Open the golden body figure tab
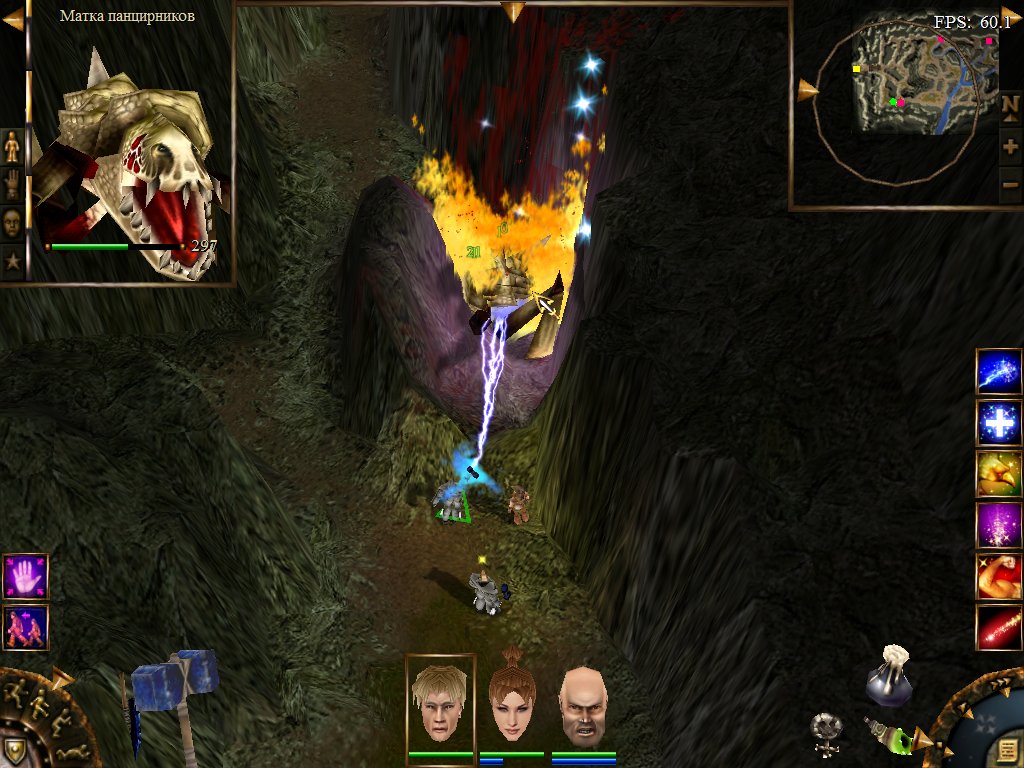The image size is (1024, 768). pos(12,147)
